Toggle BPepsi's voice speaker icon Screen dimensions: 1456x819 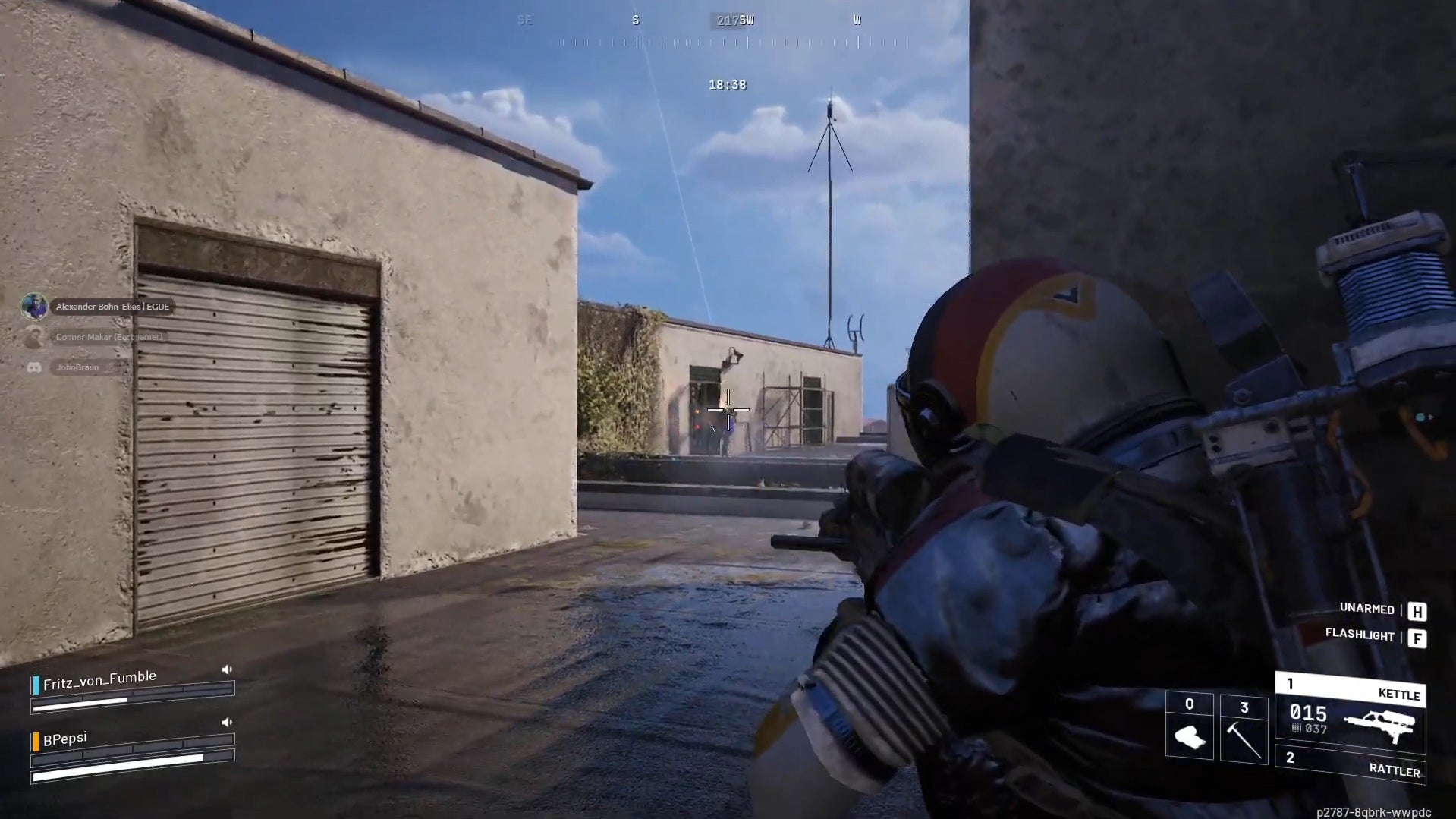(226, 723)
